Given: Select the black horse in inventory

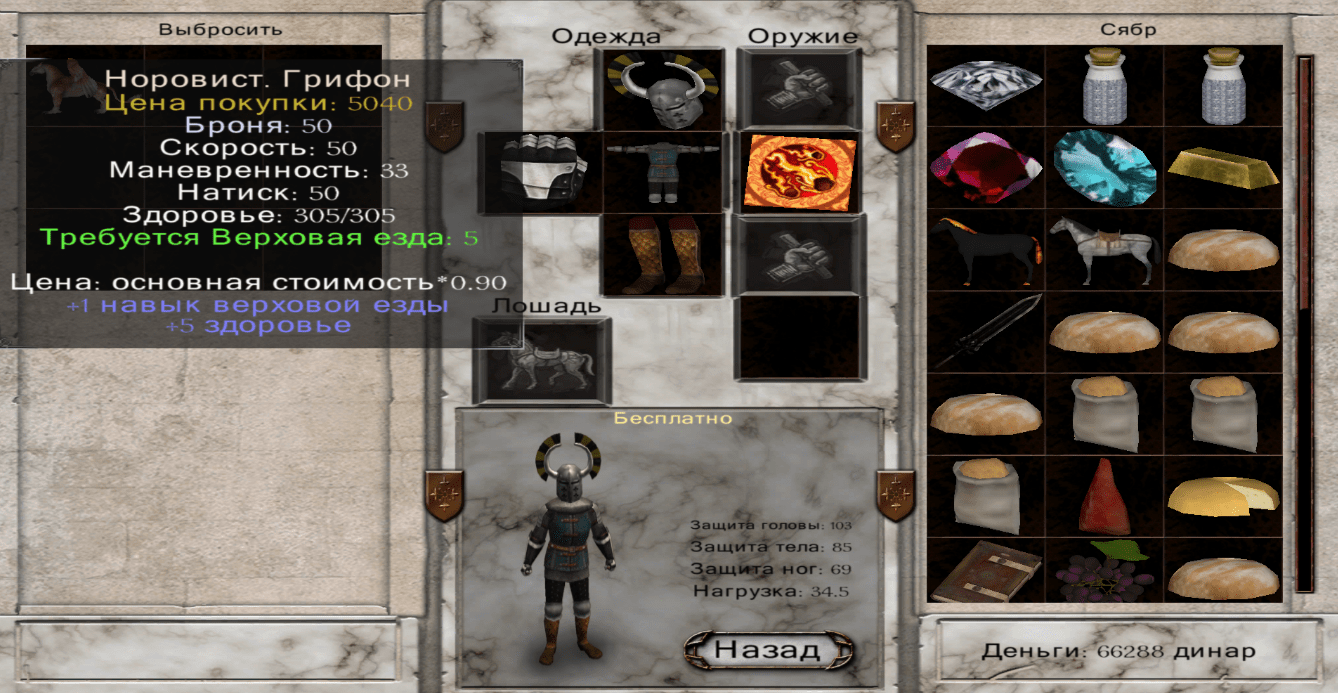Looking at the screenshot, I should click(986, 250).
